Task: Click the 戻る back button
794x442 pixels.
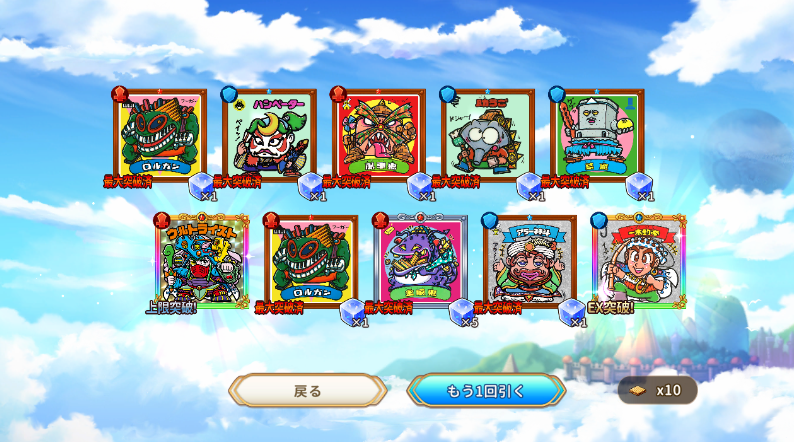Action: point(308,390)
